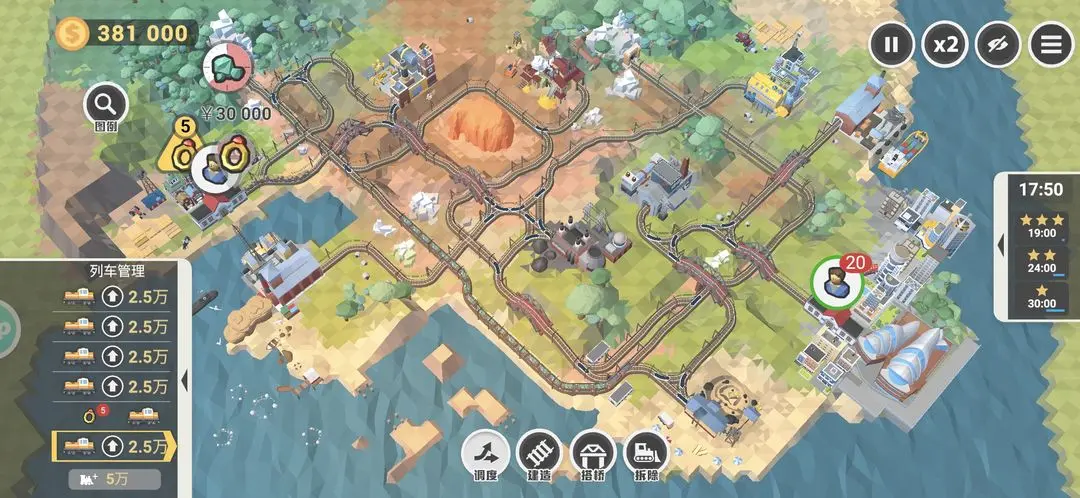The image size is (1080, 498).
Task: Open the hamburger main menu
Action: pos(1051,44)
